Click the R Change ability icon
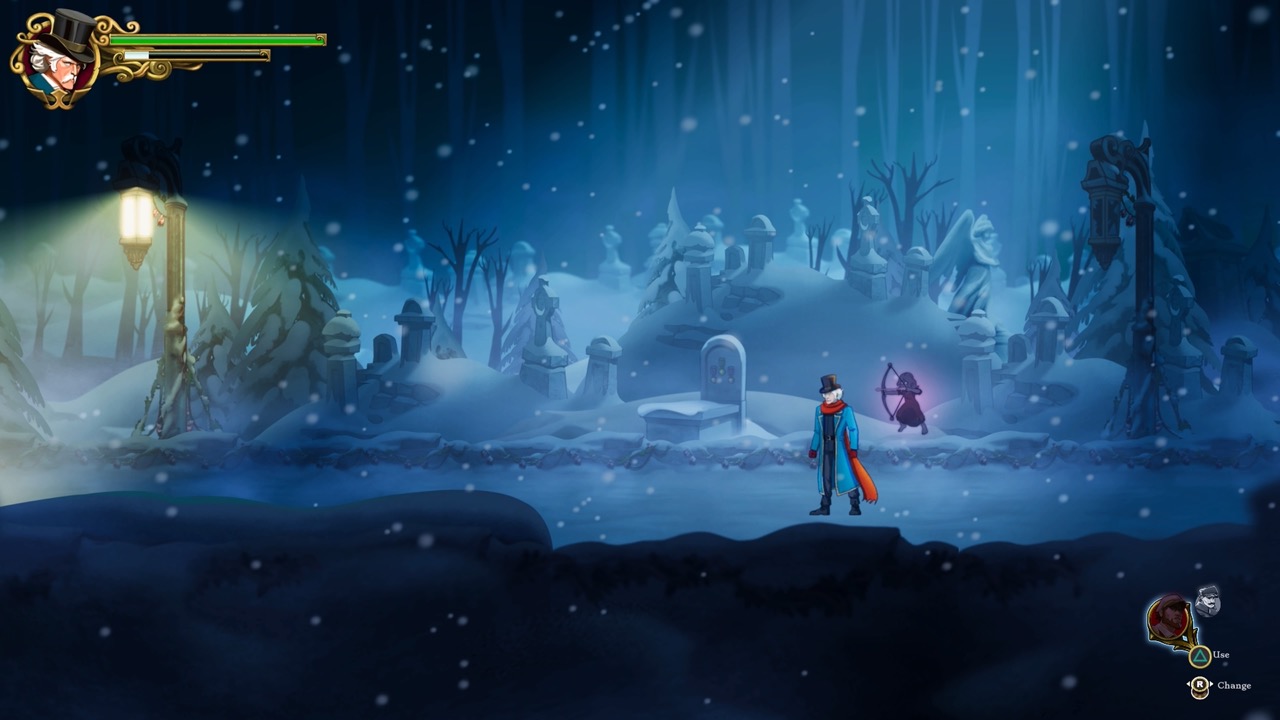This screenshot has height=720, width=1280. (x=1200, y=684)
